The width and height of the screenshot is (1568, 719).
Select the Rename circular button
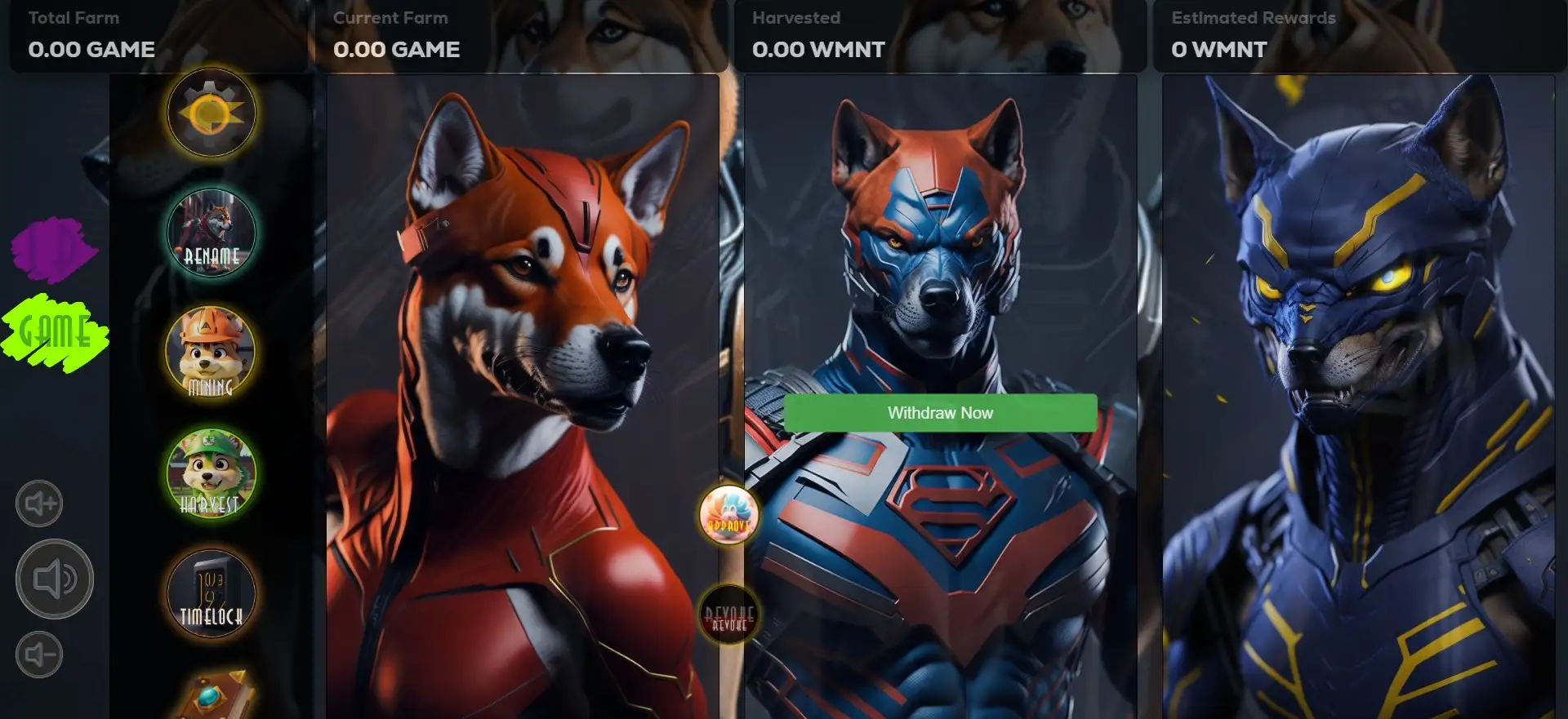pyautogui.click(x=212, y=233)
